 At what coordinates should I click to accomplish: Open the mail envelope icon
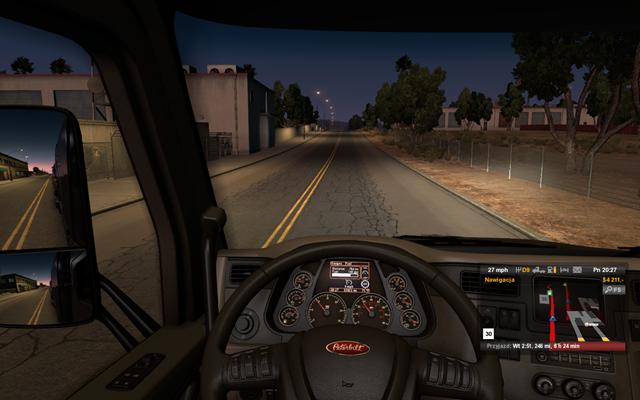[x=579, y=269]
